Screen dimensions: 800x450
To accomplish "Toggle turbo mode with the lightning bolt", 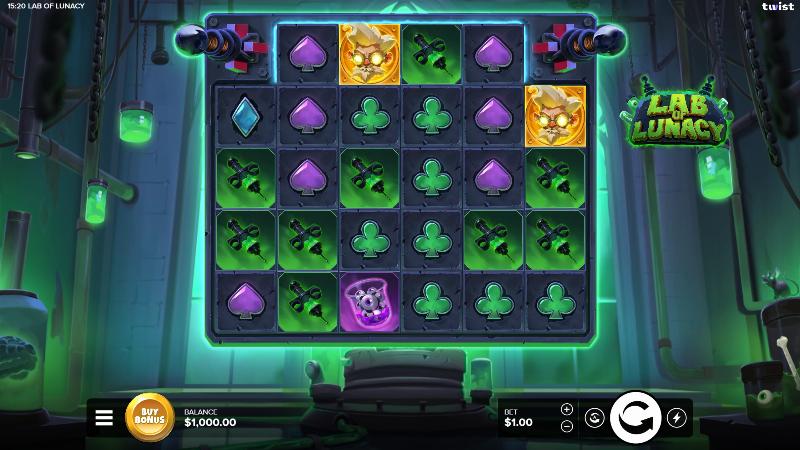I will tap(677, 417).
